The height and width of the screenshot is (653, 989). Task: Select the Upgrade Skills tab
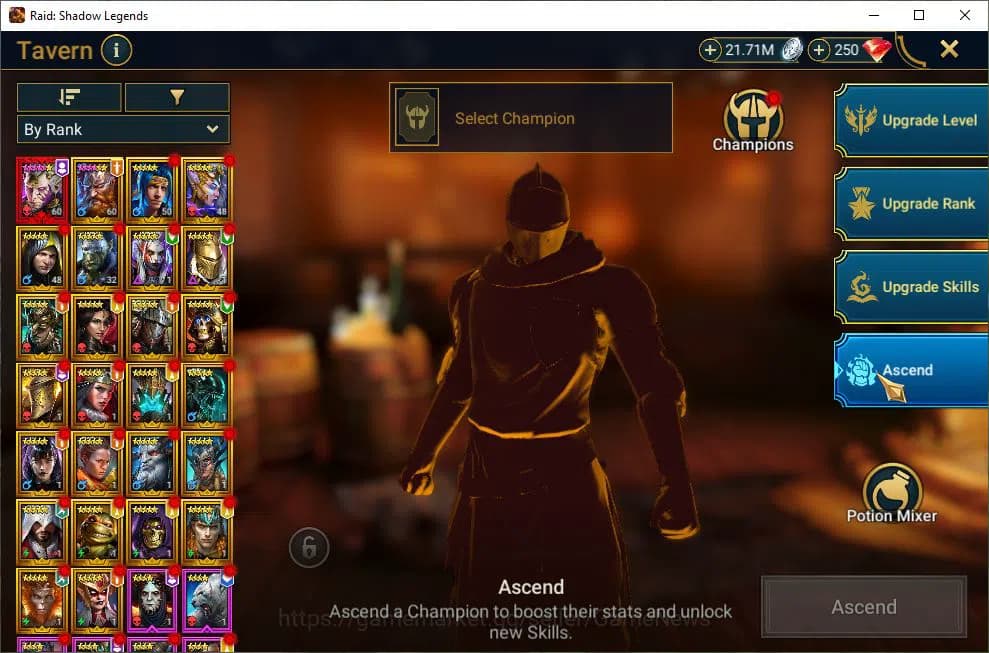pyautogui.click(x=910, y=287)
